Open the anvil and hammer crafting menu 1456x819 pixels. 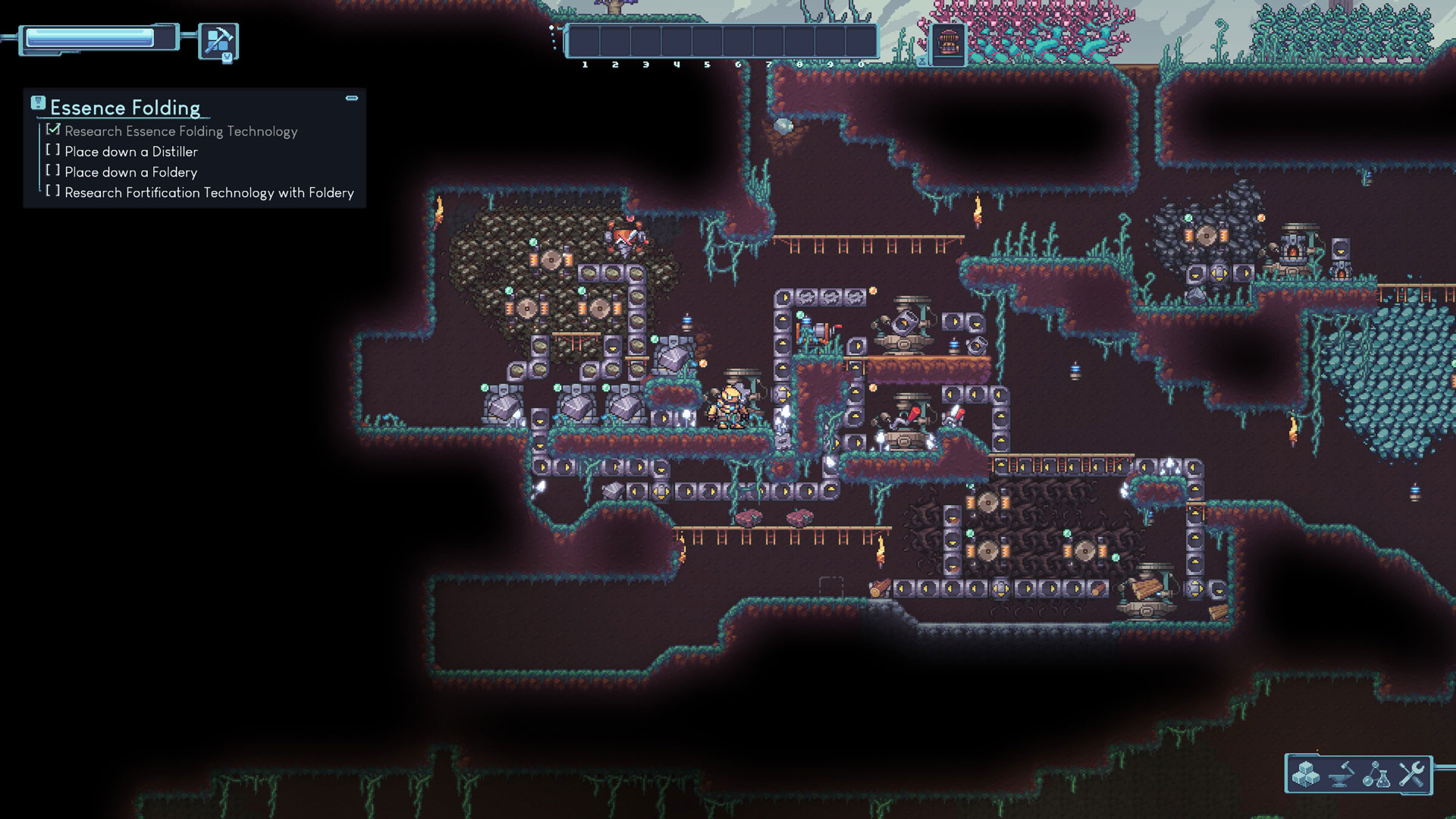point(1341,774)
